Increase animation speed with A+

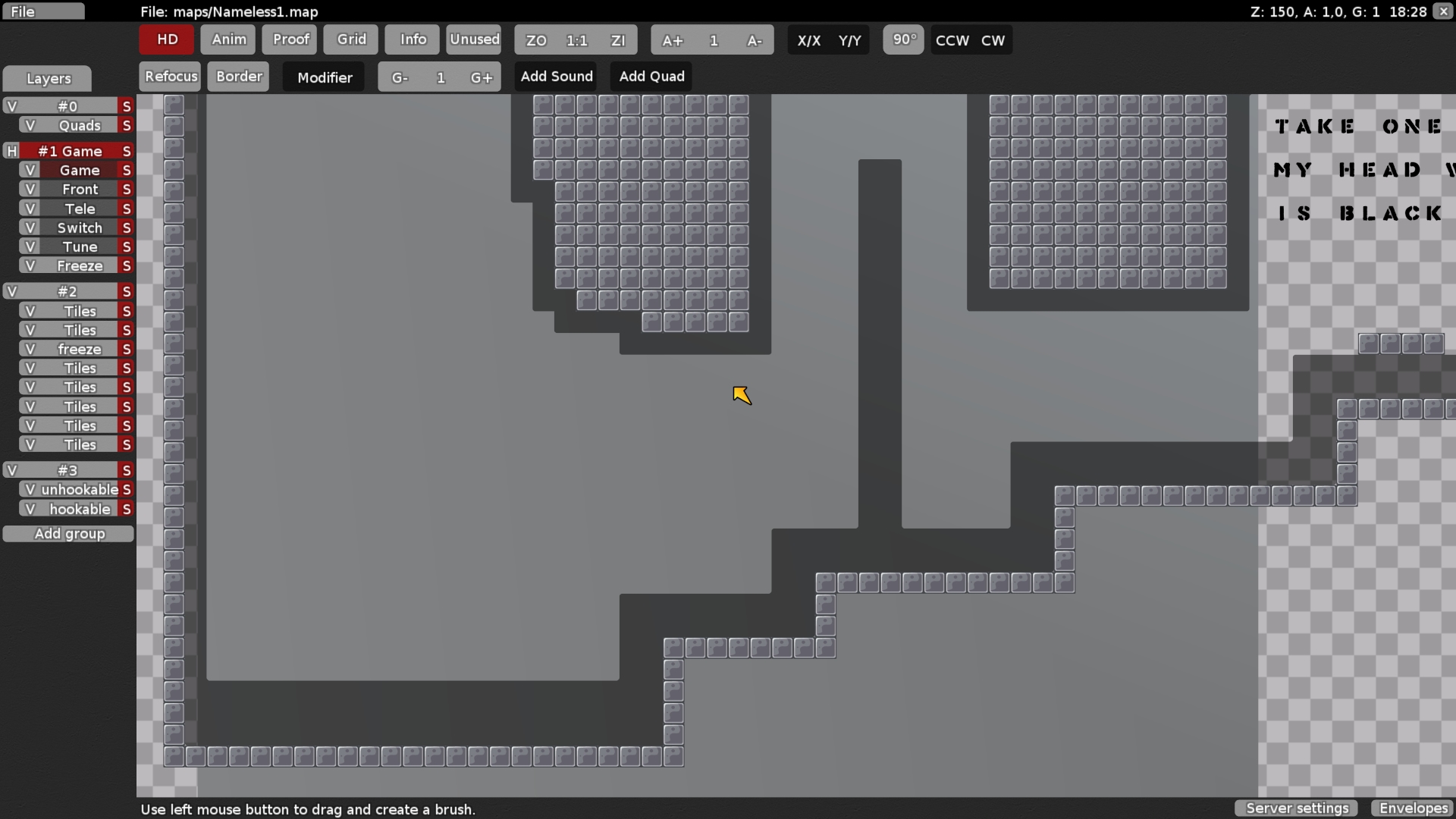tap(673, 40)
